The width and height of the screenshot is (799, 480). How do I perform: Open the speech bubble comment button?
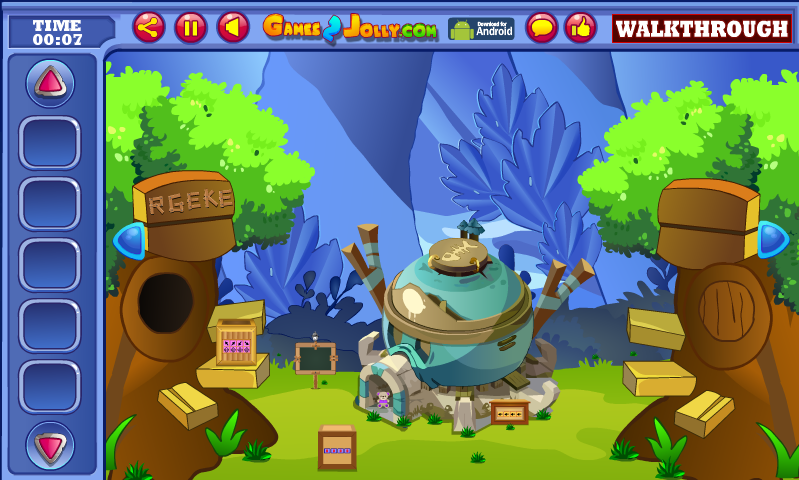pyautogui.click(x=541, y=28)
